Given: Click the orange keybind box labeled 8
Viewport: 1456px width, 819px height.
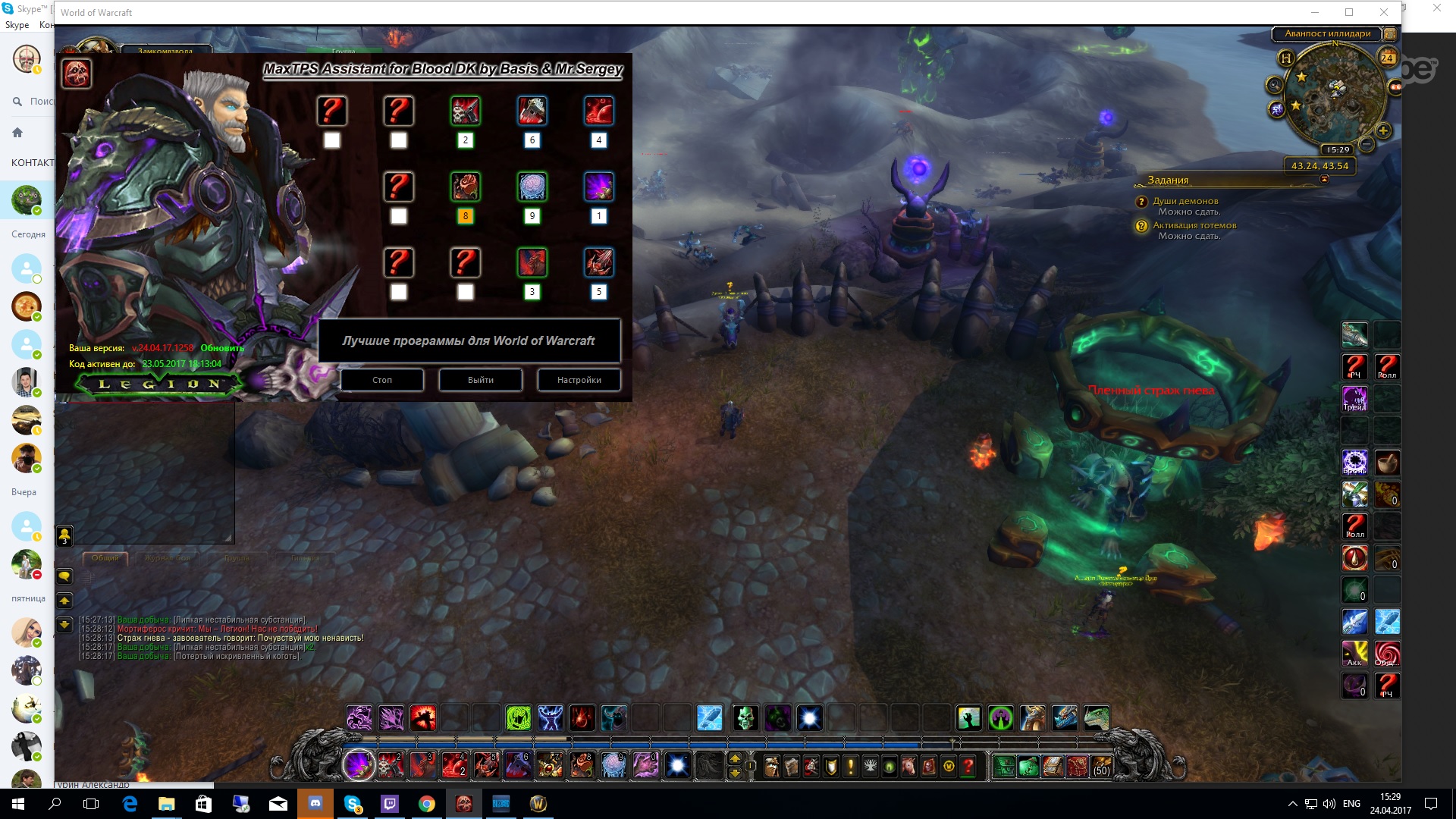Looking at the screenshot, I should (x=466, y=216).
